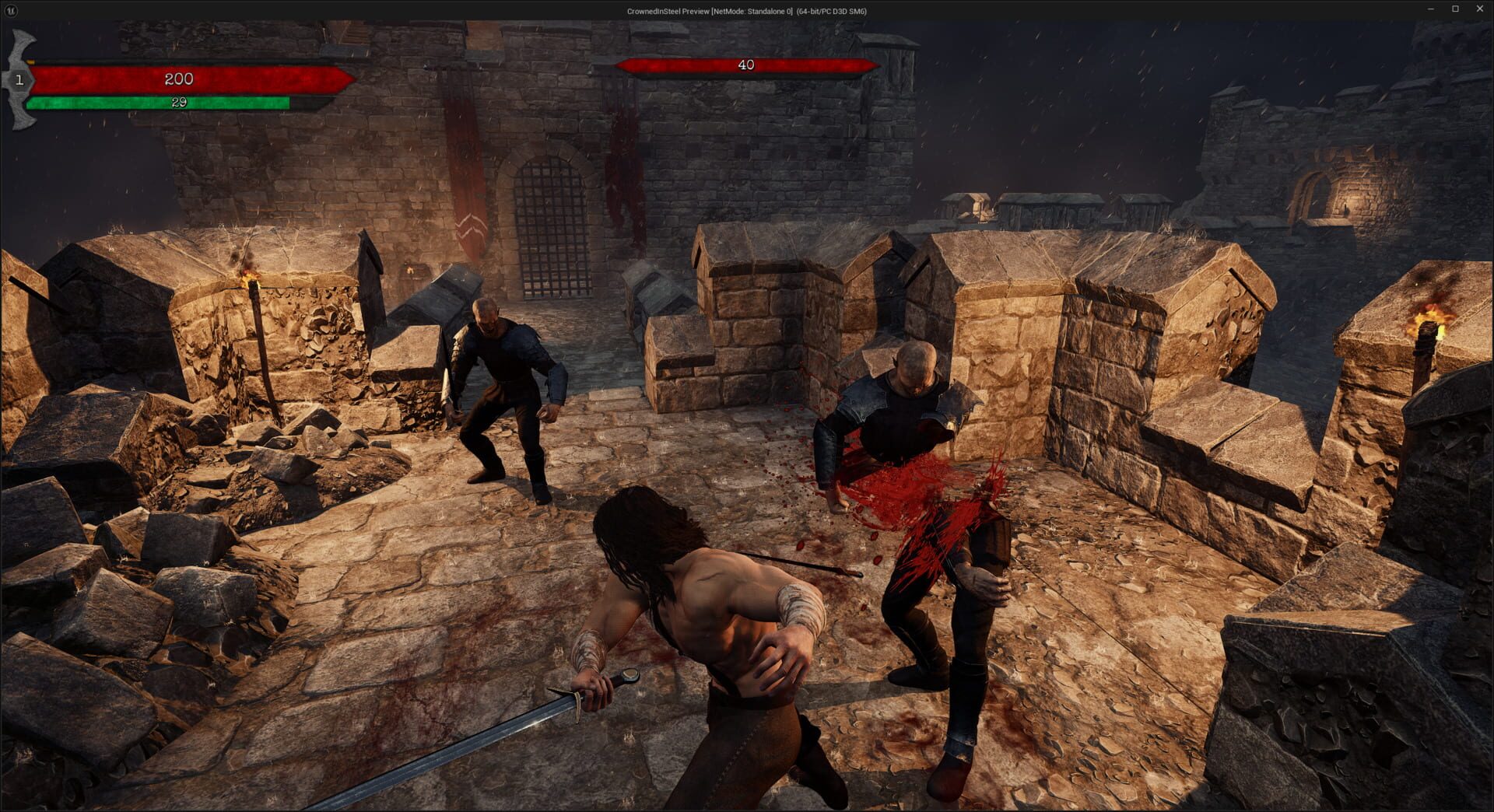Select the portcullis gate in the castle wall

(x=551, y=226)
